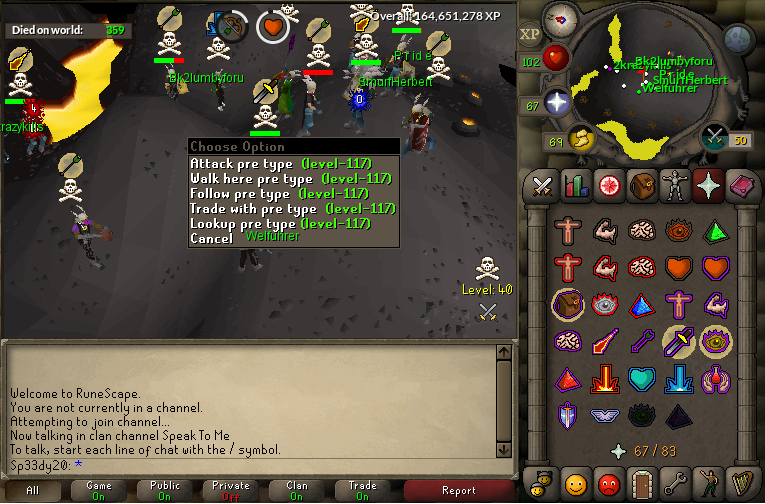The width and height of the screenshot is (765, 504).
Task: Click the Report button
Action: point(459,490)
